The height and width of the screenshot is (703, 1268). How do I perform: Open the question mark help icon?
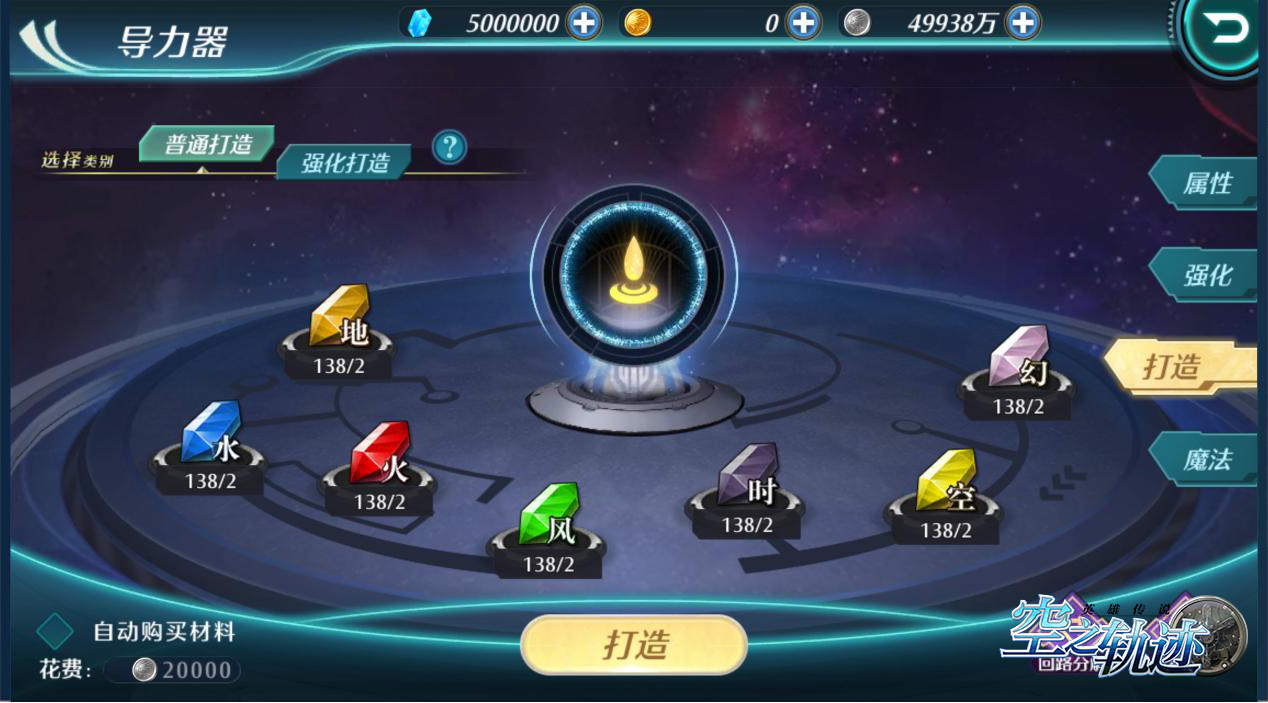coord(449,148)
